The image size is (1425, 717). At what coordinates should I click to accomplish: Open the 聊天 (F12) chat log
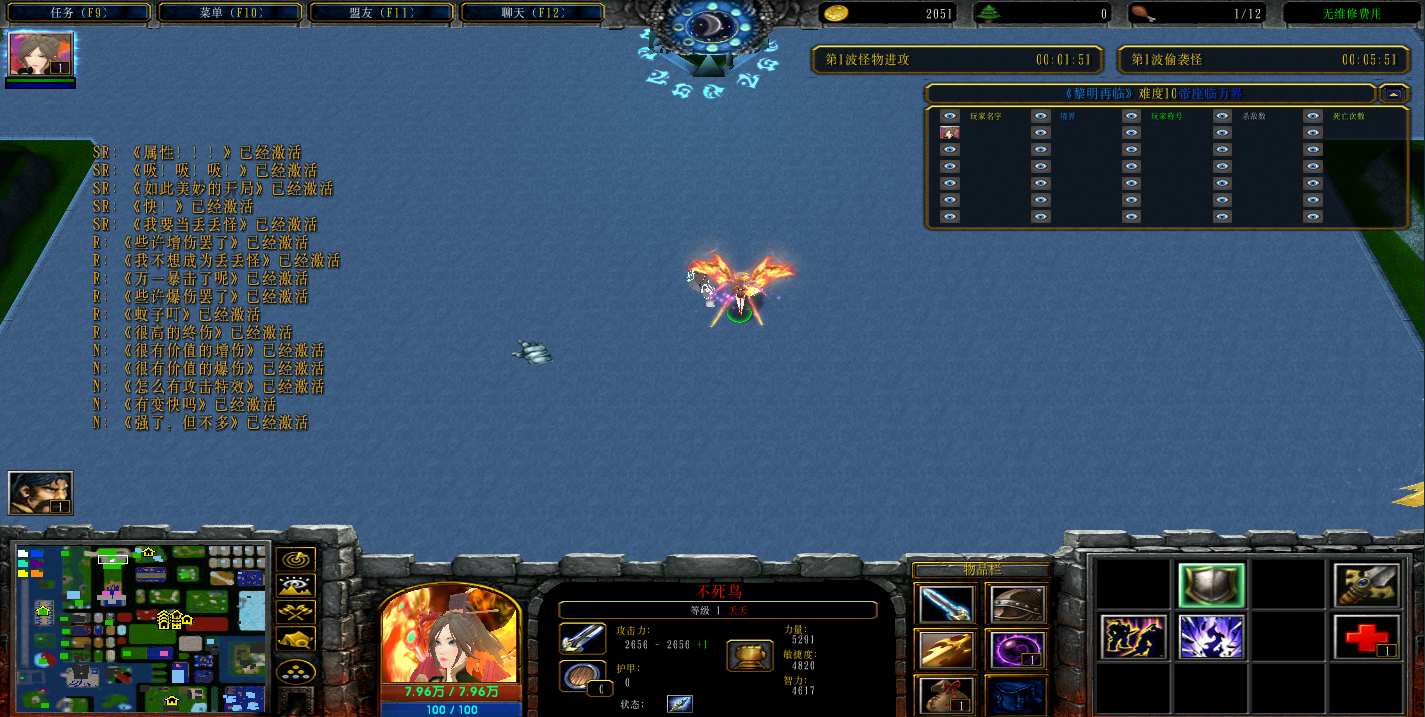[532, 13]
